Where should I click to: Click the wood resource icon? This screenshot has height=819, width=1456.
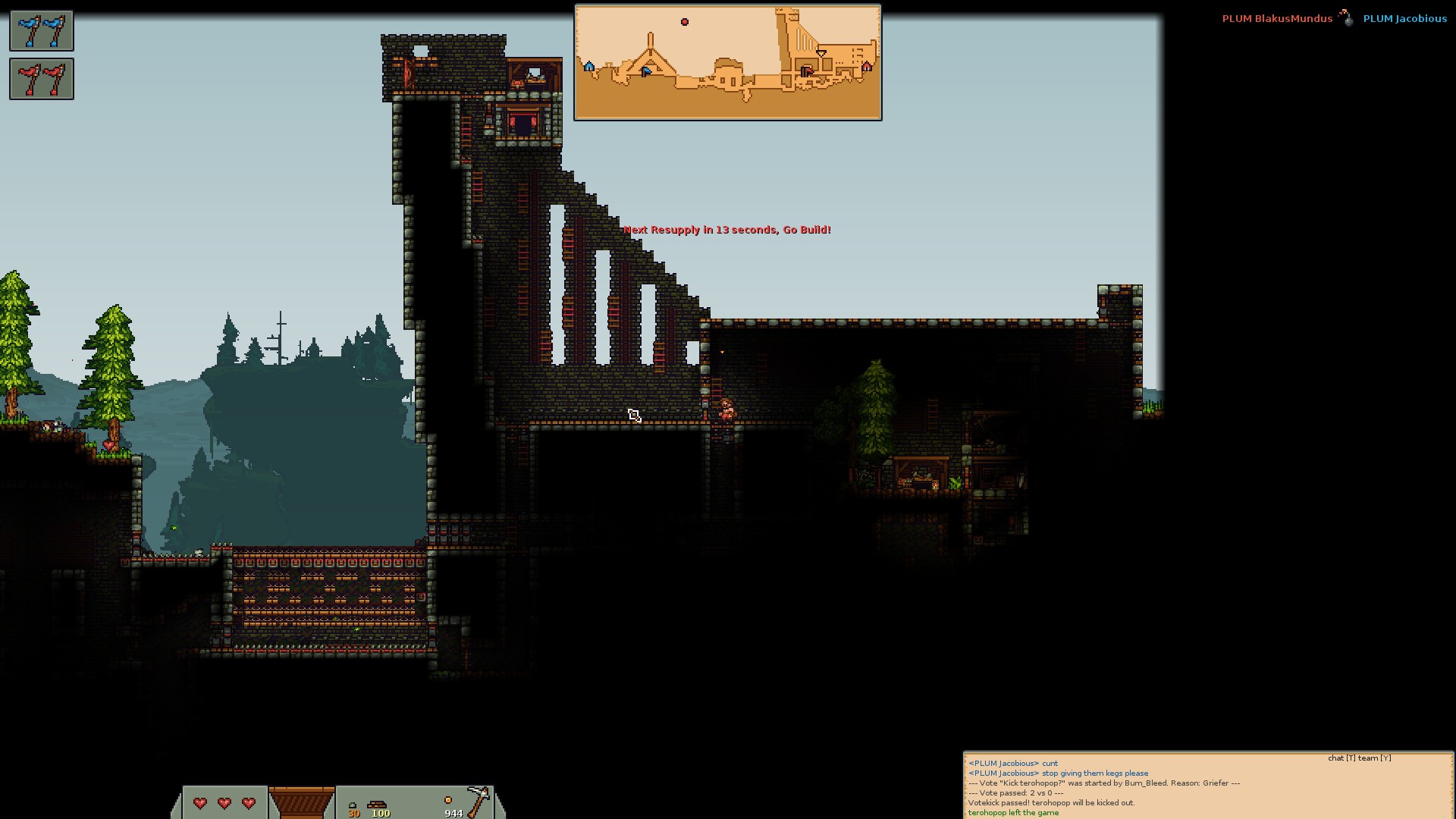coord(377,805)
